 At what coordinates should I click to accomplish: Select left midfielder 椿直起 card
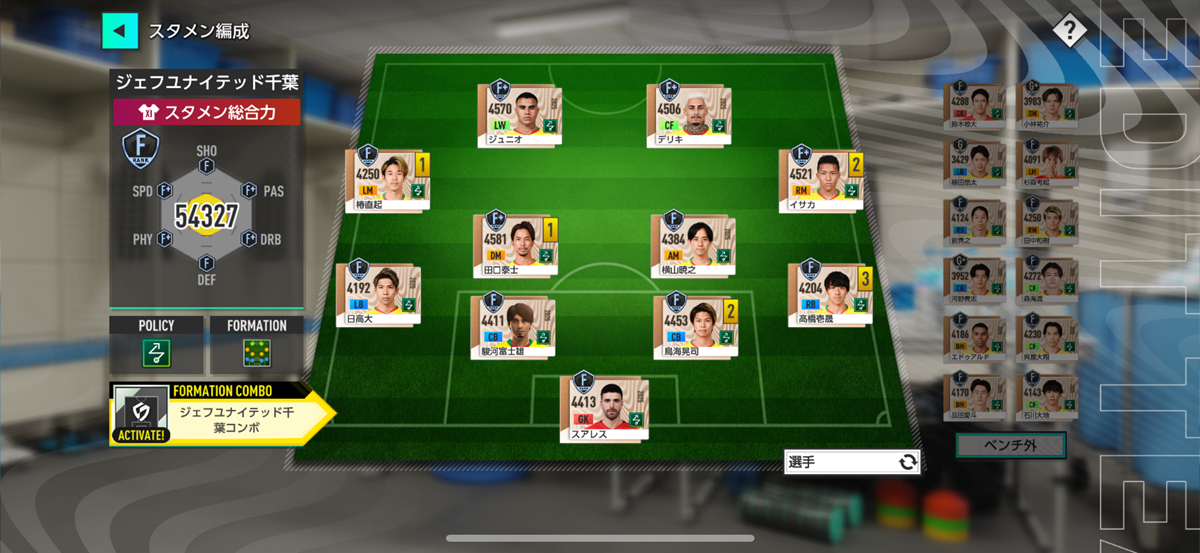386,180
